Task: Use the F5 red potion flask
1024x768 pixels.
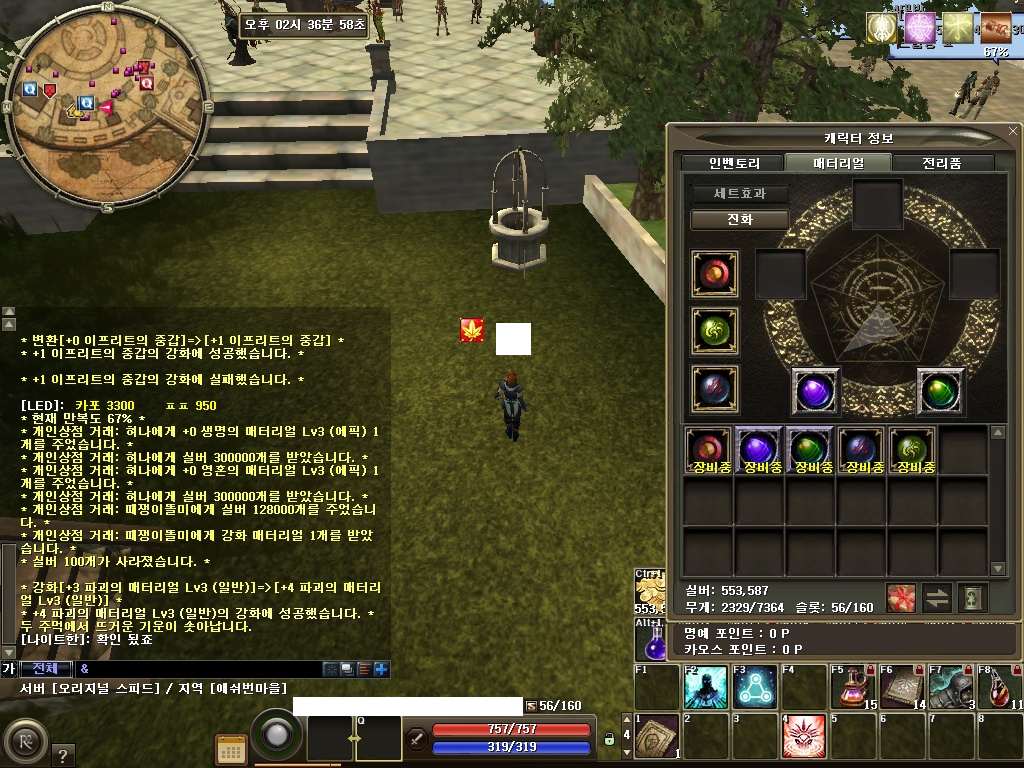Action: point(853,687)
